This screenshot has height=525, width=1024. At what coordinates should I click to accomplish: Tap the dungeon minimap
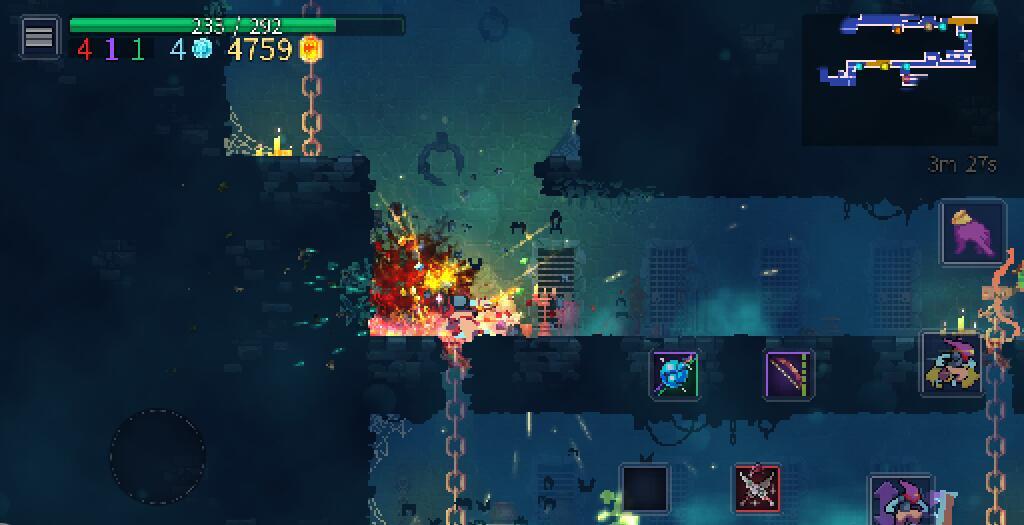click(900, 80)
